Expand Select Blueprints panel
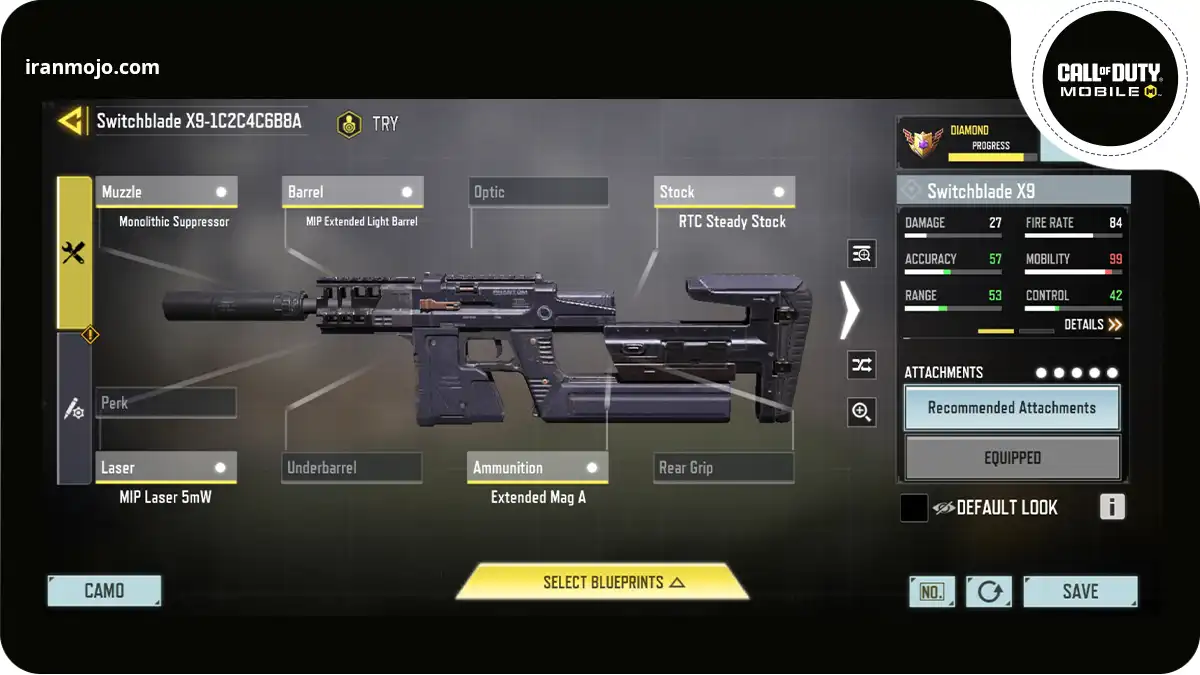This screenshot has width=1200, height=675. (602, 582)
